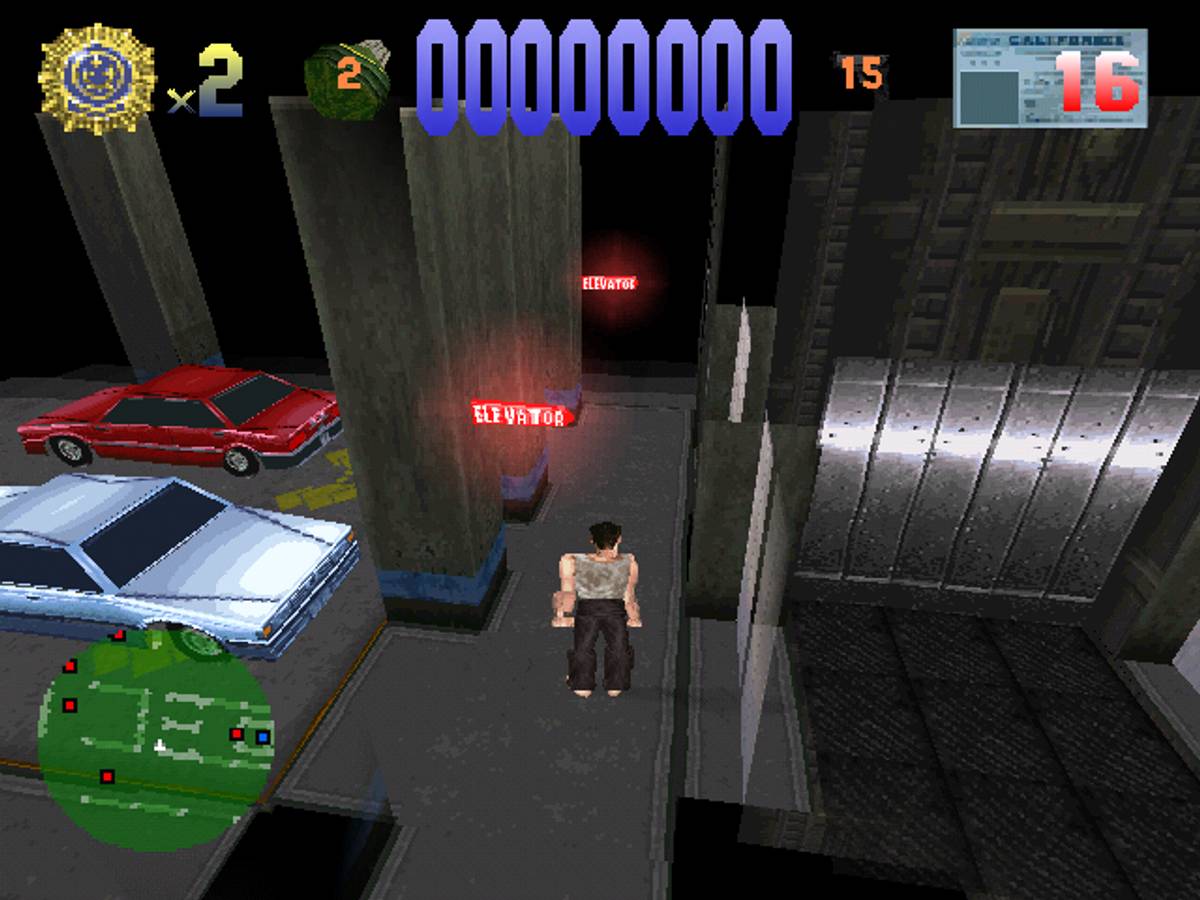Select the green grenade icon

click(347, 78)
